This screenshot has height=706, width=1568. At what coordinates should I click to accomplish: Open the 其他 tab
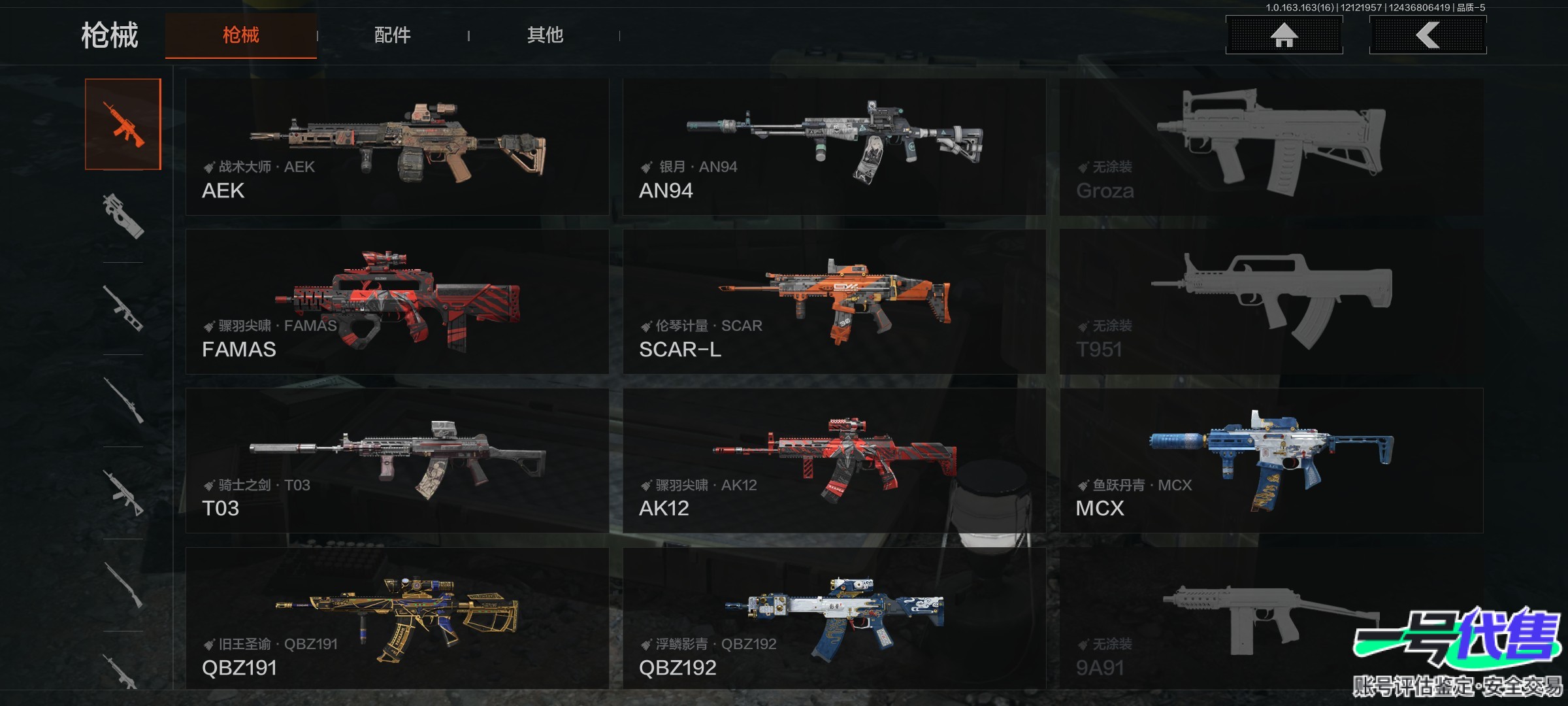click(545, 35)
